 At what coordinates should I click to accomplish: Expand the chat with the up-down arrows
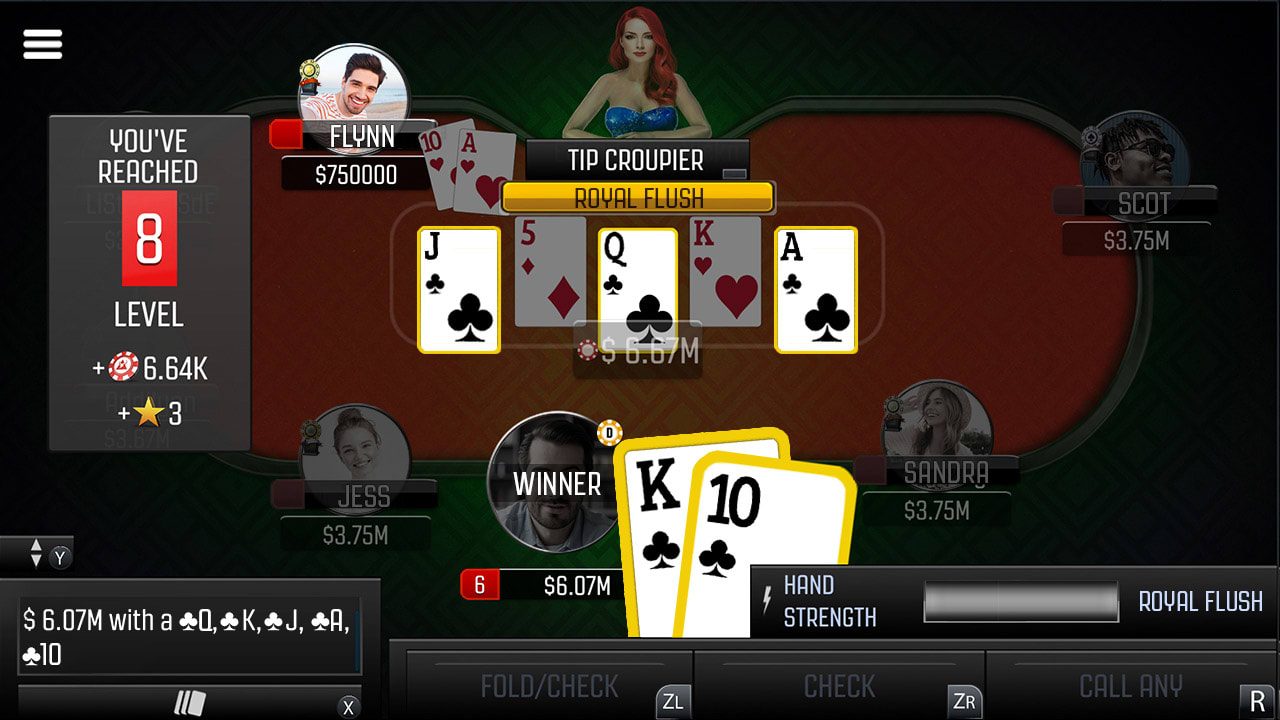click(35, 552)
